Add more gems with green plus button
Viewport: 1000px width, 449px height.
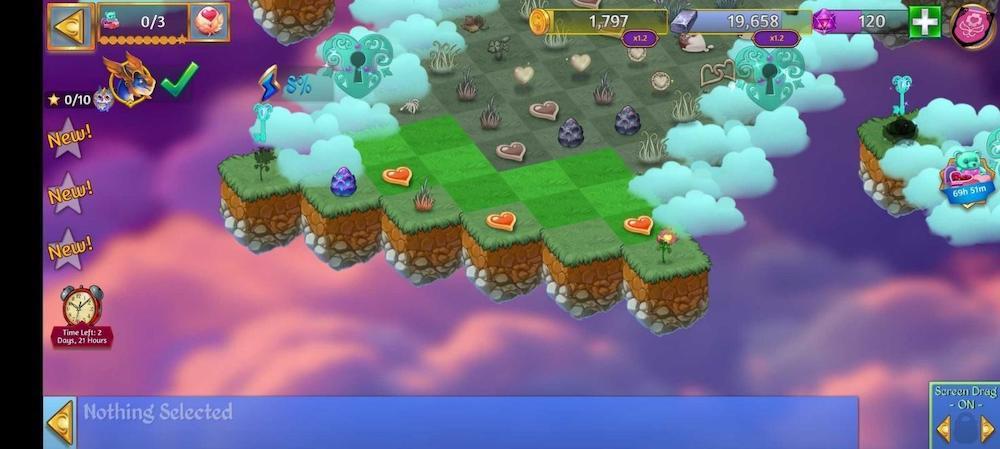923,23
